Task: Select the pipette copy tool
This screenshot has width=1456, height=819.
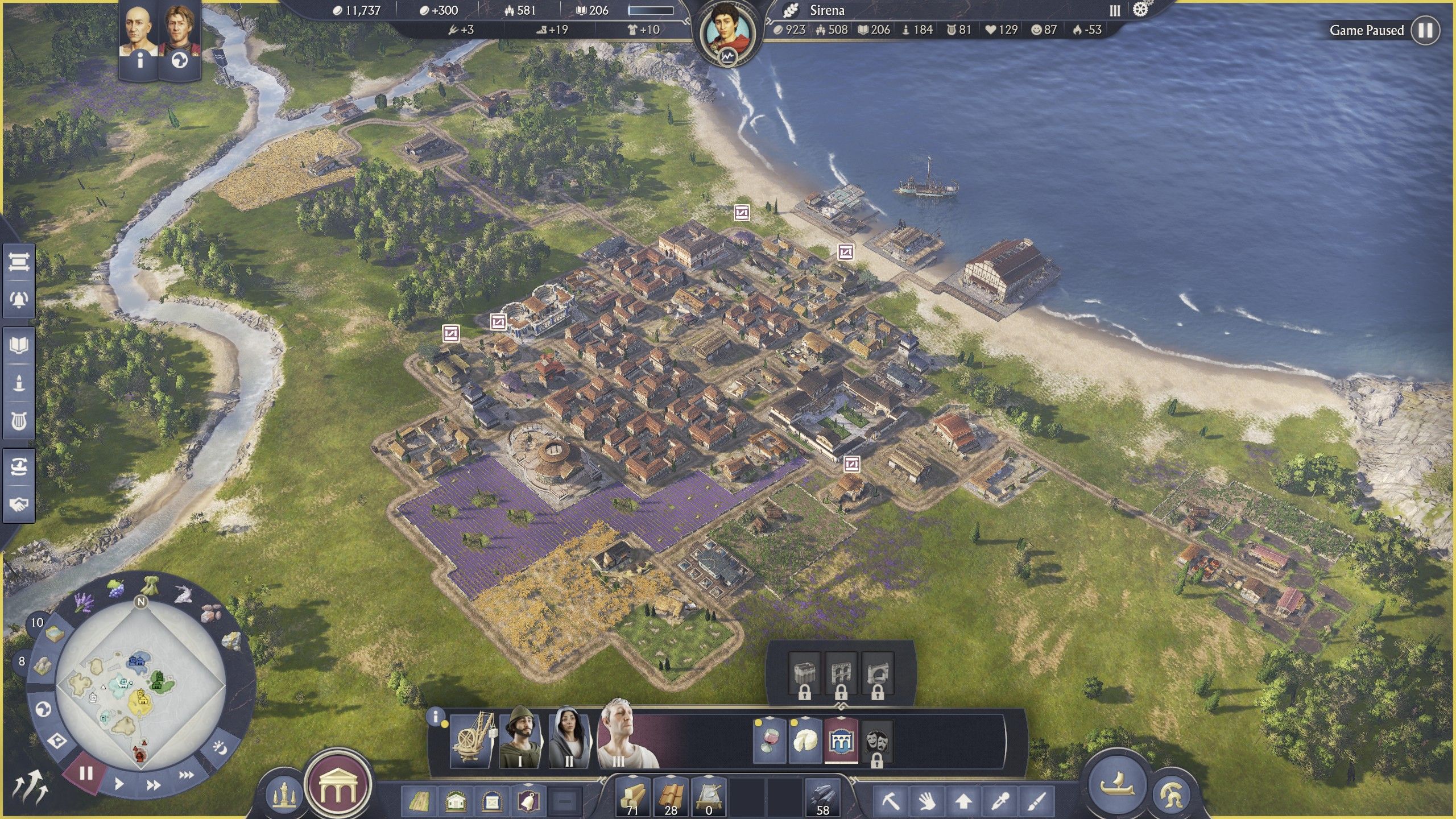Action: click(x=1000, y=802)
